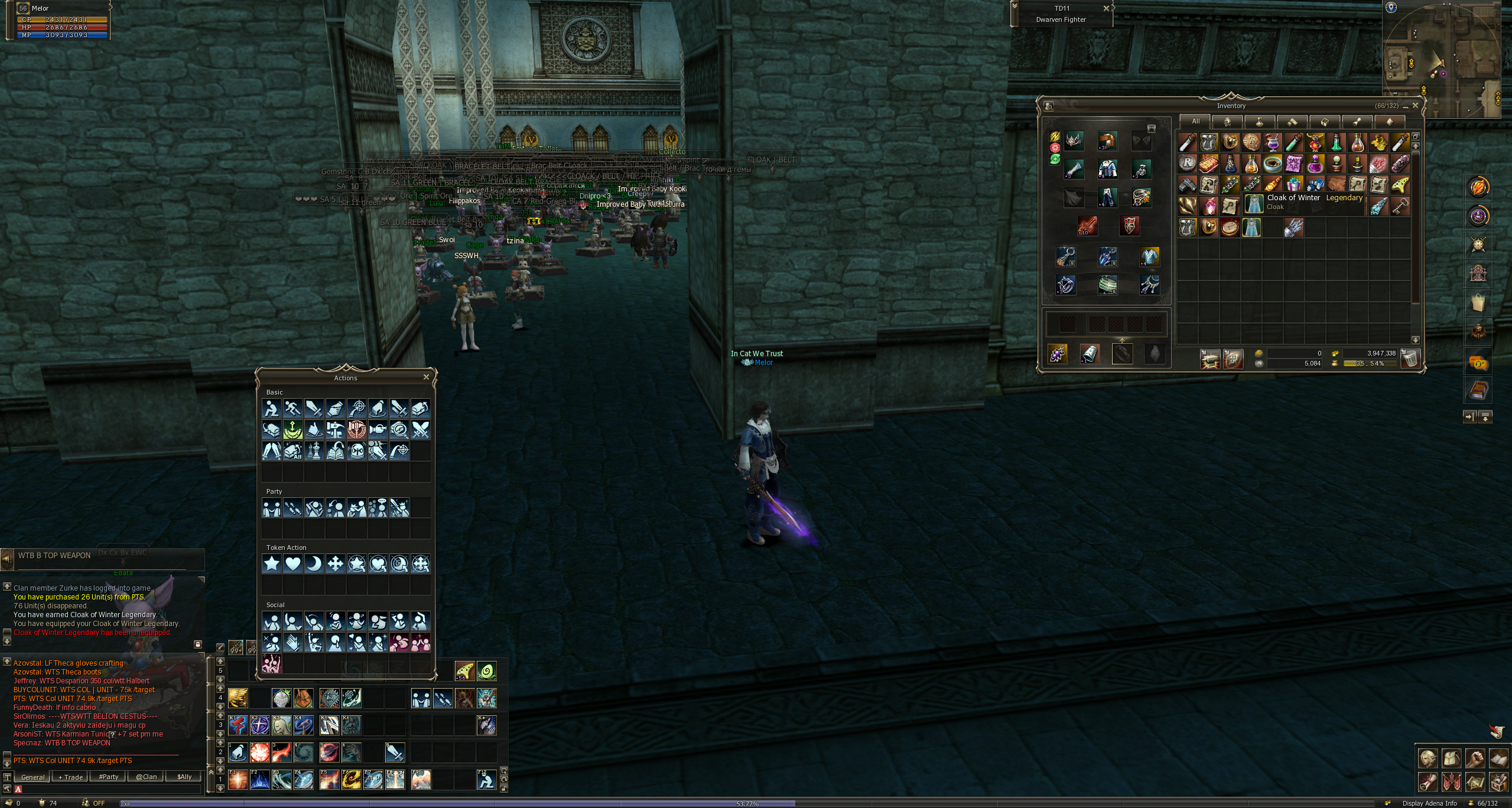Use the ocarina +56 hotbar item
This screenshot has width=1512, height=808.
pyautogui.click(x=464, y=671)
